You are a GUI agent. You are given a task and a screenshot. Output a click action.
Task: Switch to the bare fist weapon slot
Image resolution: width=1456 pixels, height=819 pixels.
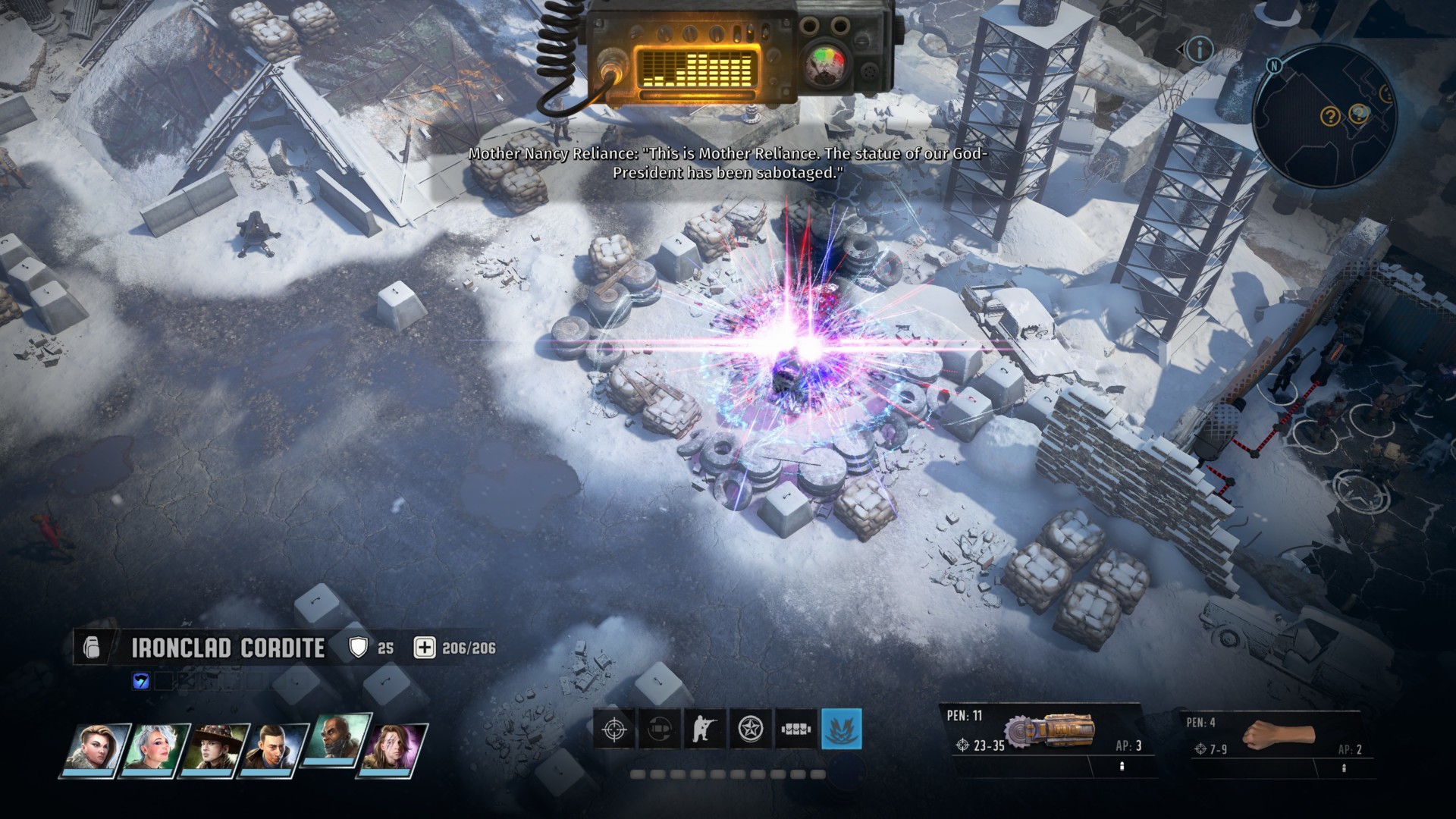click(1279, 735)
